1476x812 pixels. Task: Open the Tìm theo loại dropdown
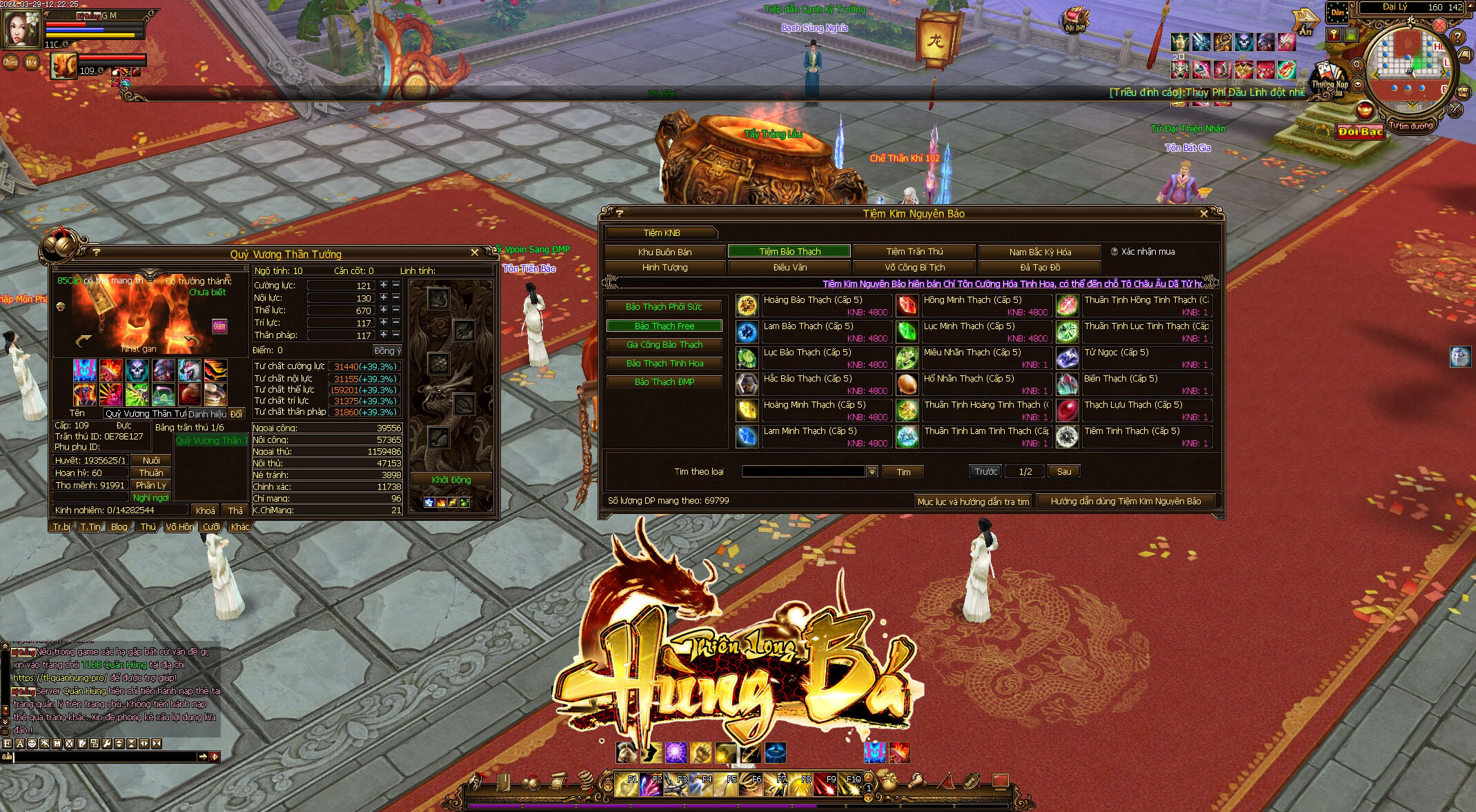[872, 472]
